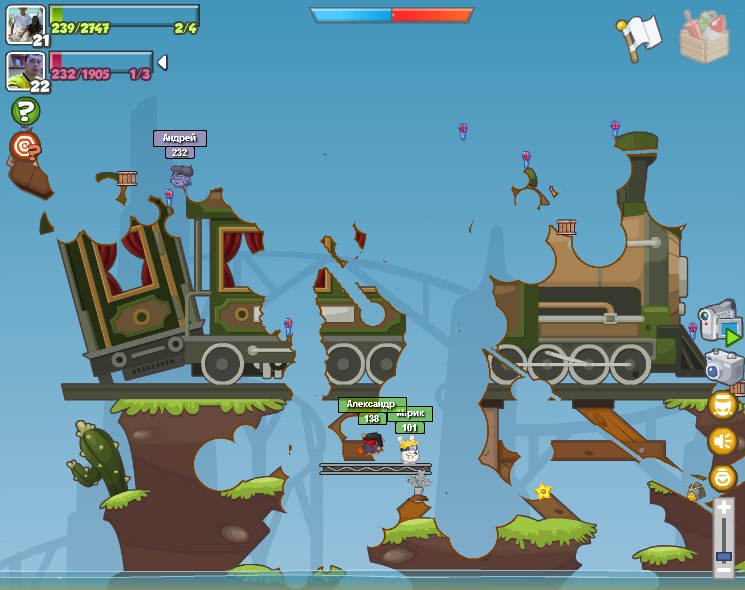Take a screenshot with the photo camera icon
This screenshot has height=590, width=745.
point(723,366)
